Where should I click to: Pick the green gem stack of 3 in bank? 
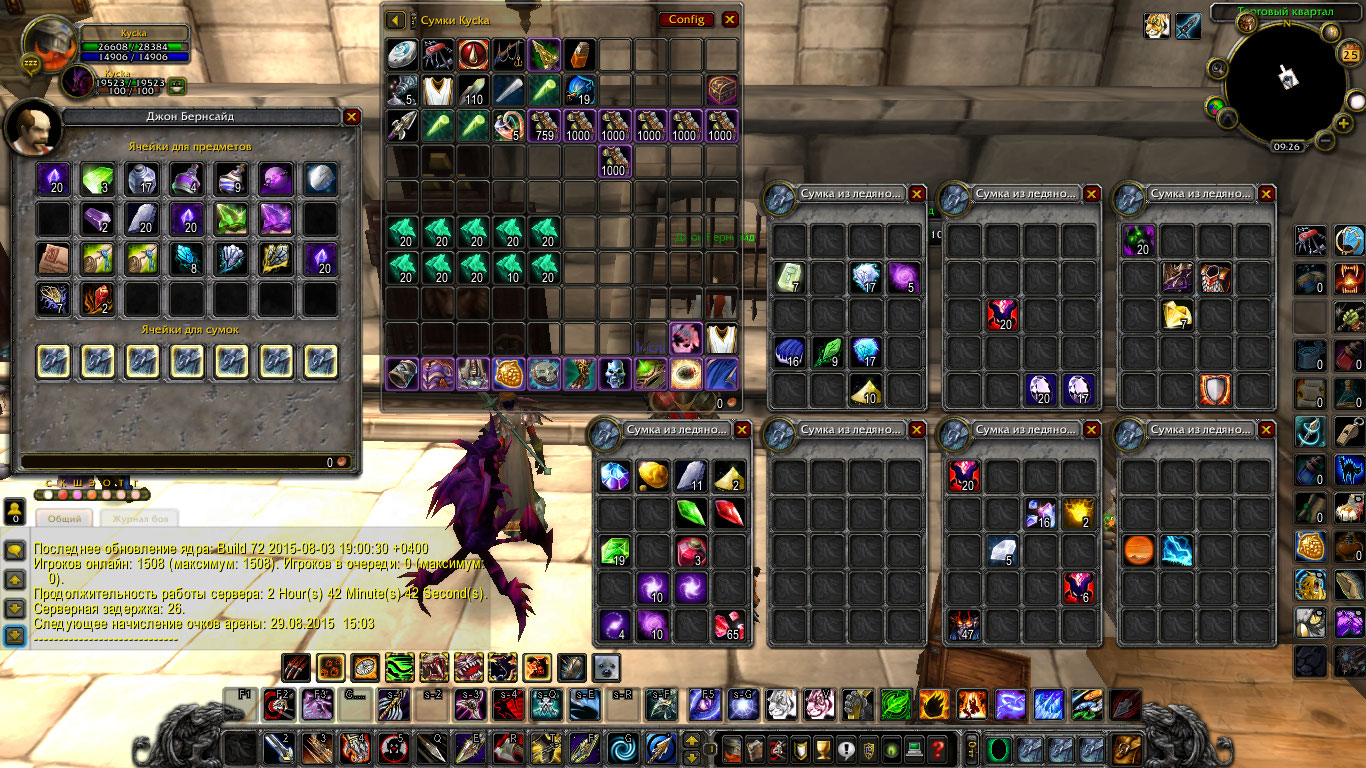(97, 180)
